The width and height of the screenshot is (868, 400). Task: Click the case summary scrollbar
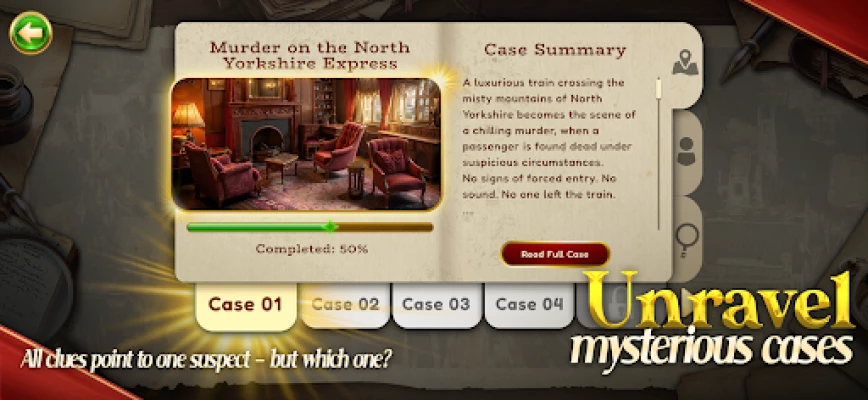pyautogui.click(x=658, y=150)
